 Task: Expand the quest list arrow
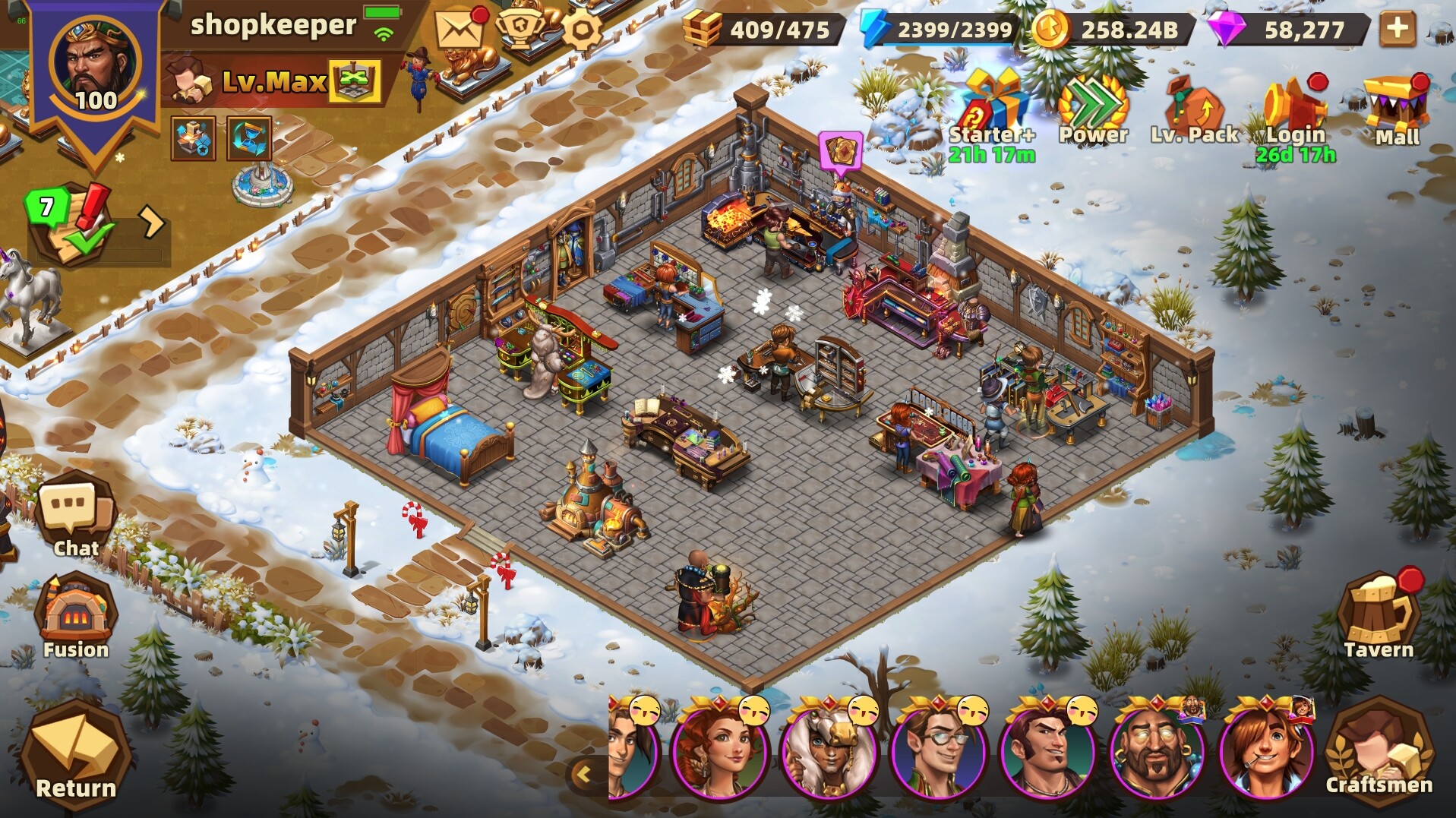(x=150, y=223)
